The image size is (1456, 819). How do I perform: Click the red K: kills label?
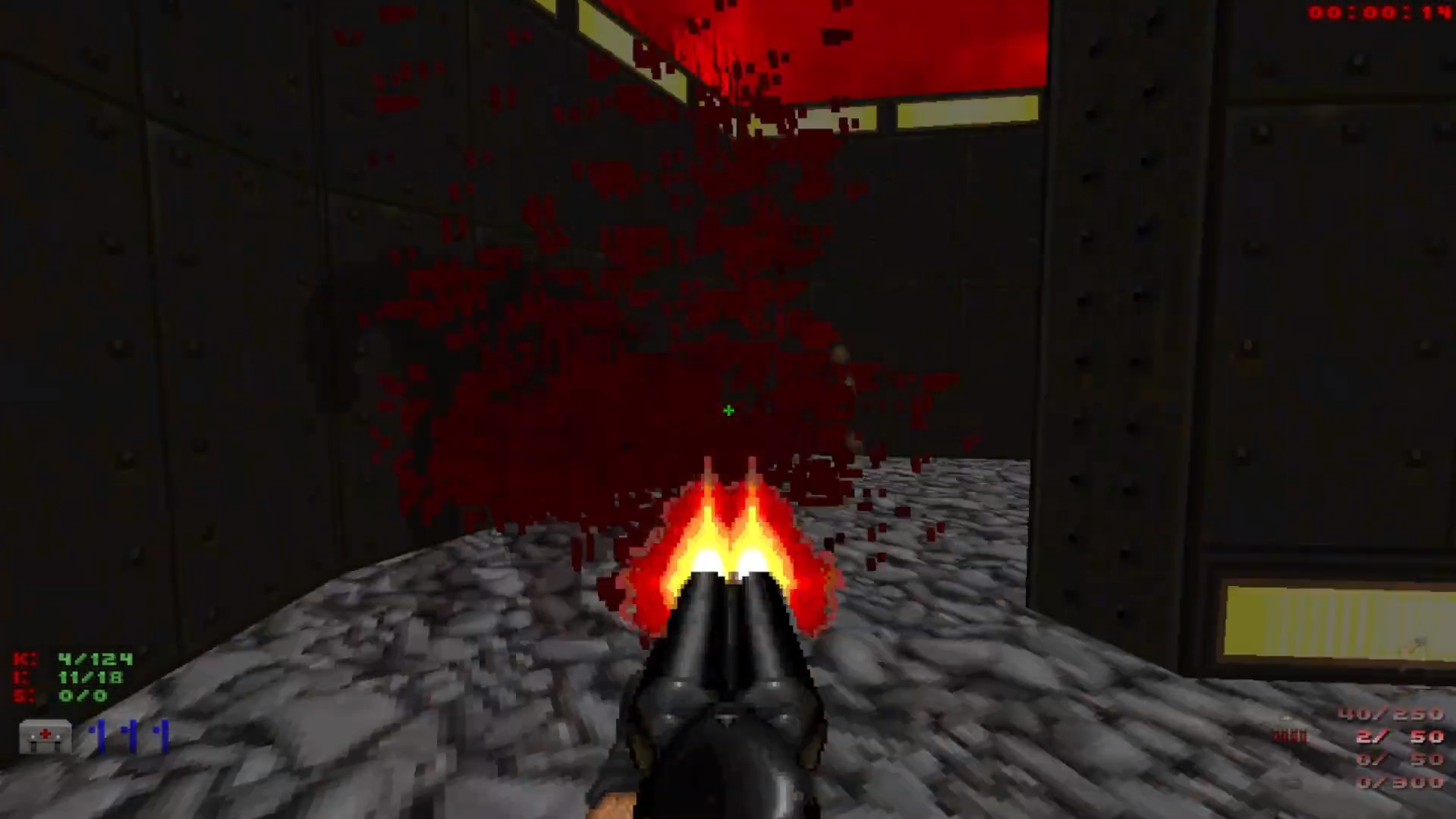click(x=23, y=659)
